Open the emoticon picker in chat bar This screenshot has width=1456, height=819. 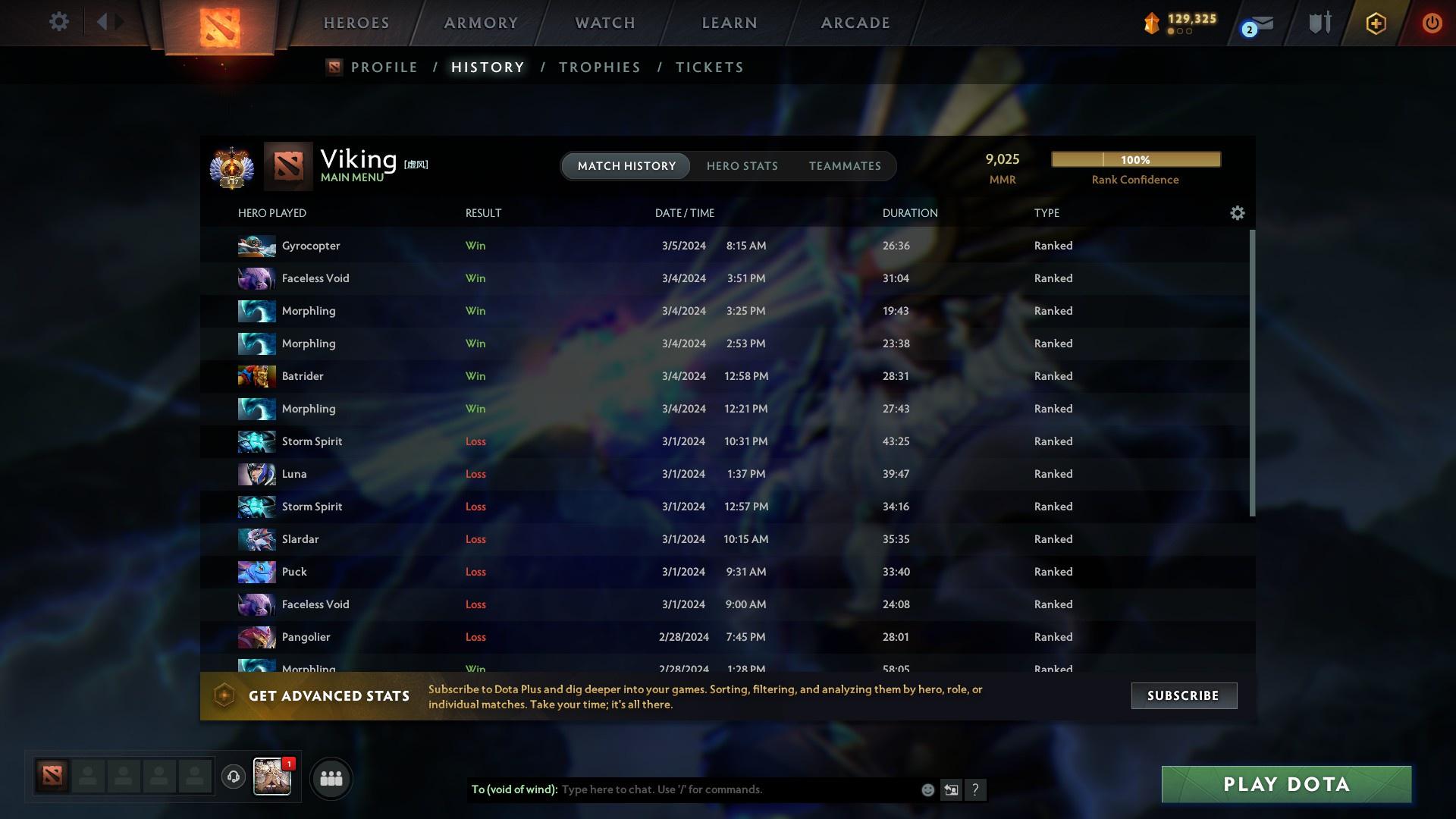[x=927, y=789]
